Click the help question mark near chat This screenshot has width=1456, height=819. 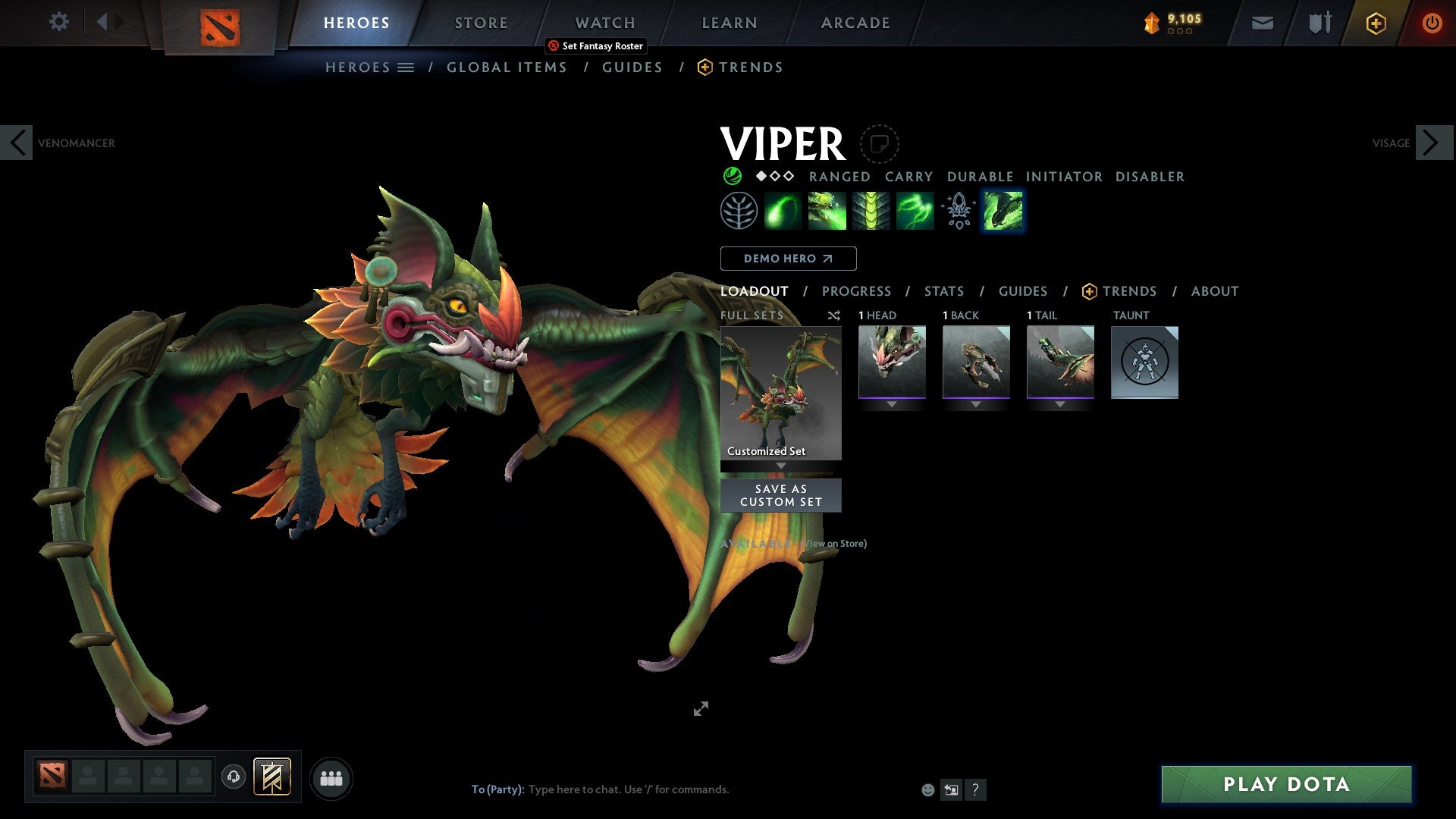pyautogui.click(x=975, y=789)
